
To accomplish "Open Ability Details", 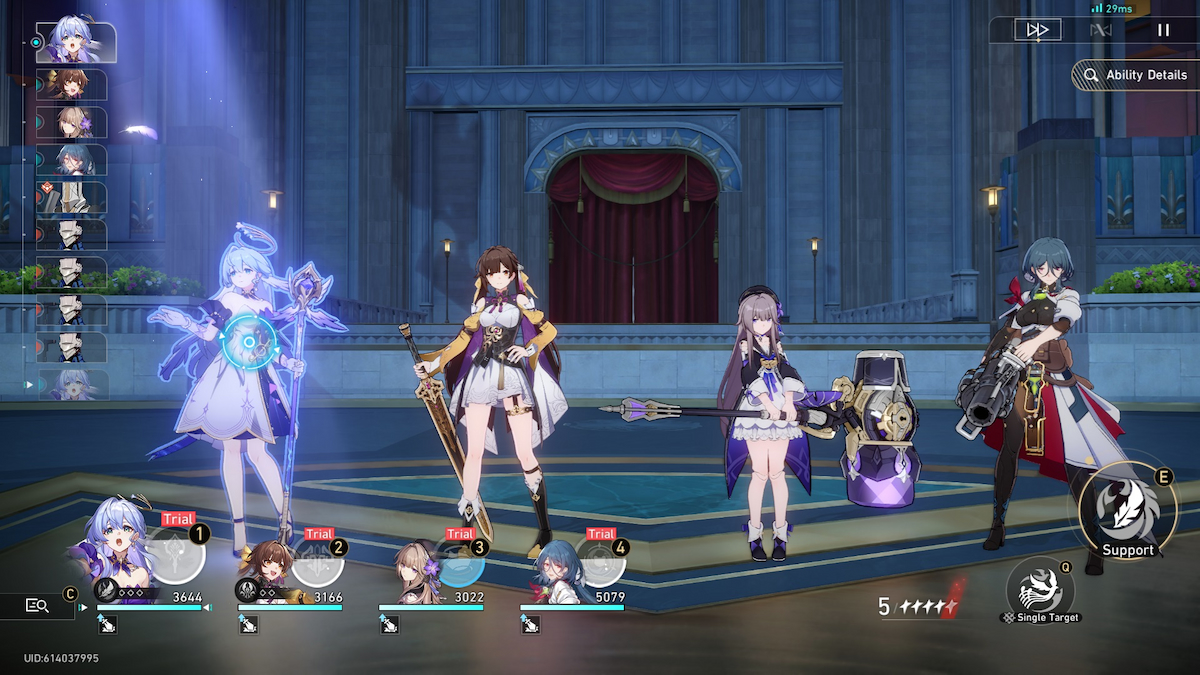I will (x=1135, y=76).
